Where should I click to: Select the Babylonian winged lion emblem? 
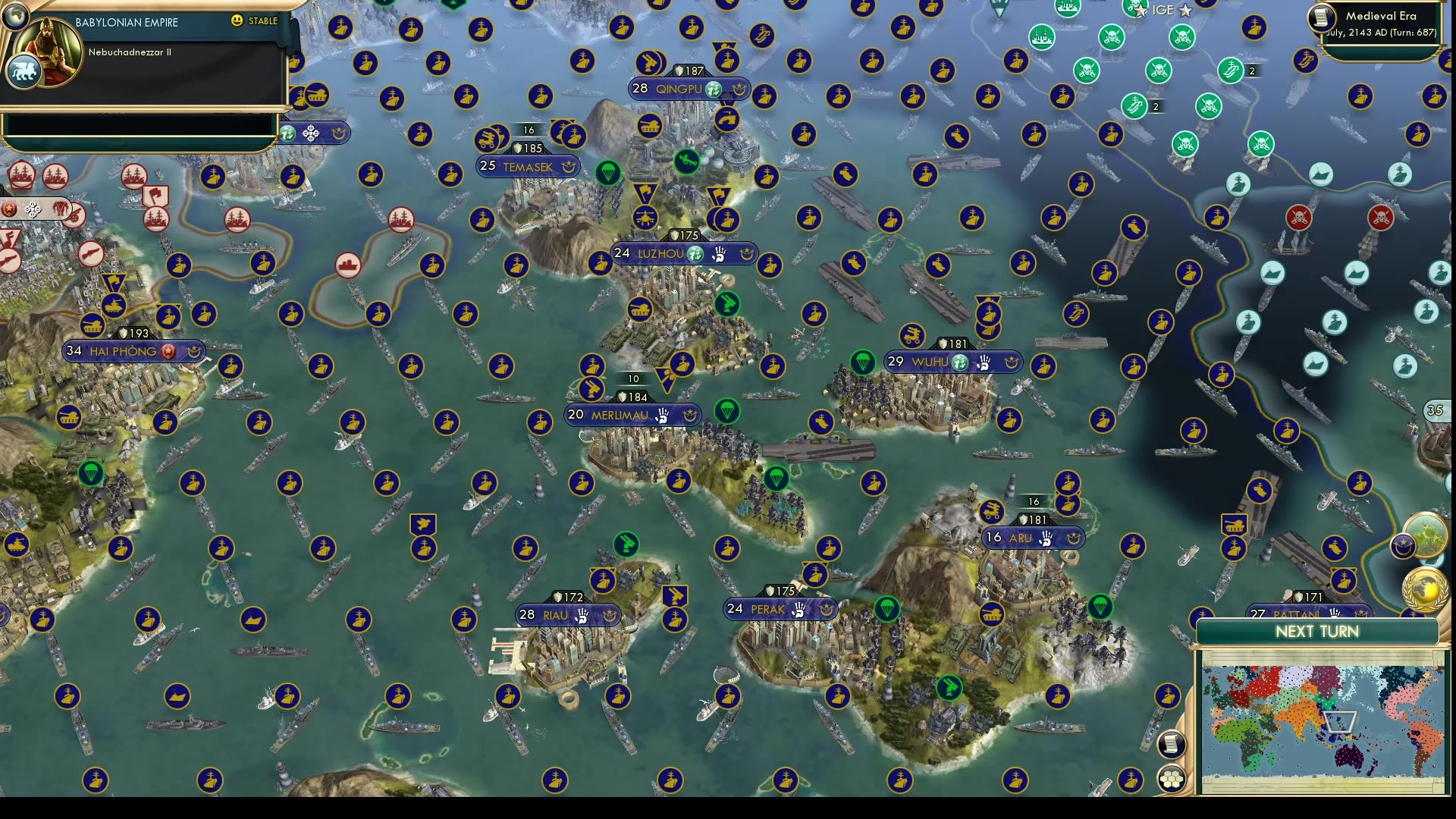click(x=24, y=69)
